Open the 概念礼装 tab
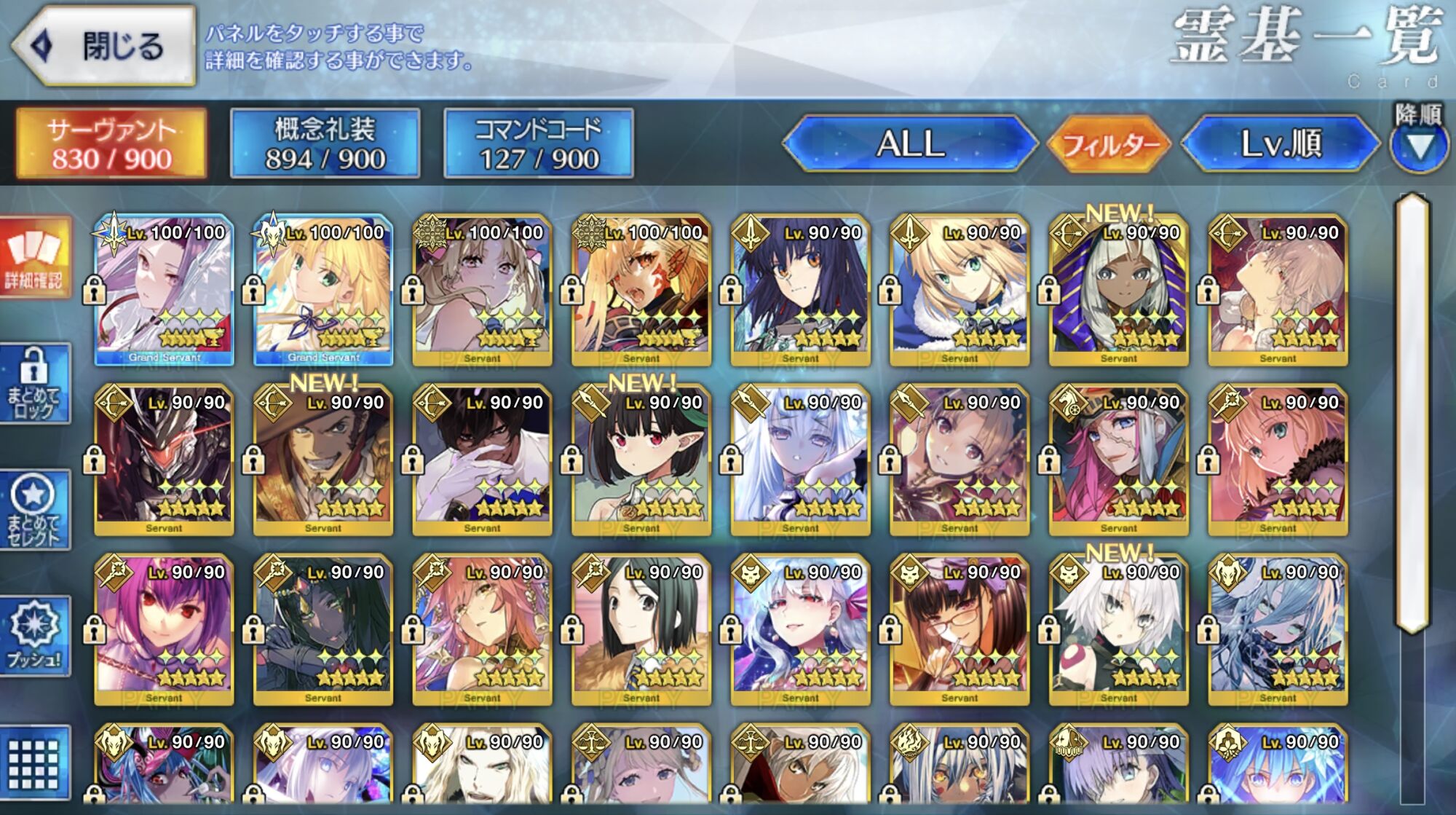 coord(325,143)
